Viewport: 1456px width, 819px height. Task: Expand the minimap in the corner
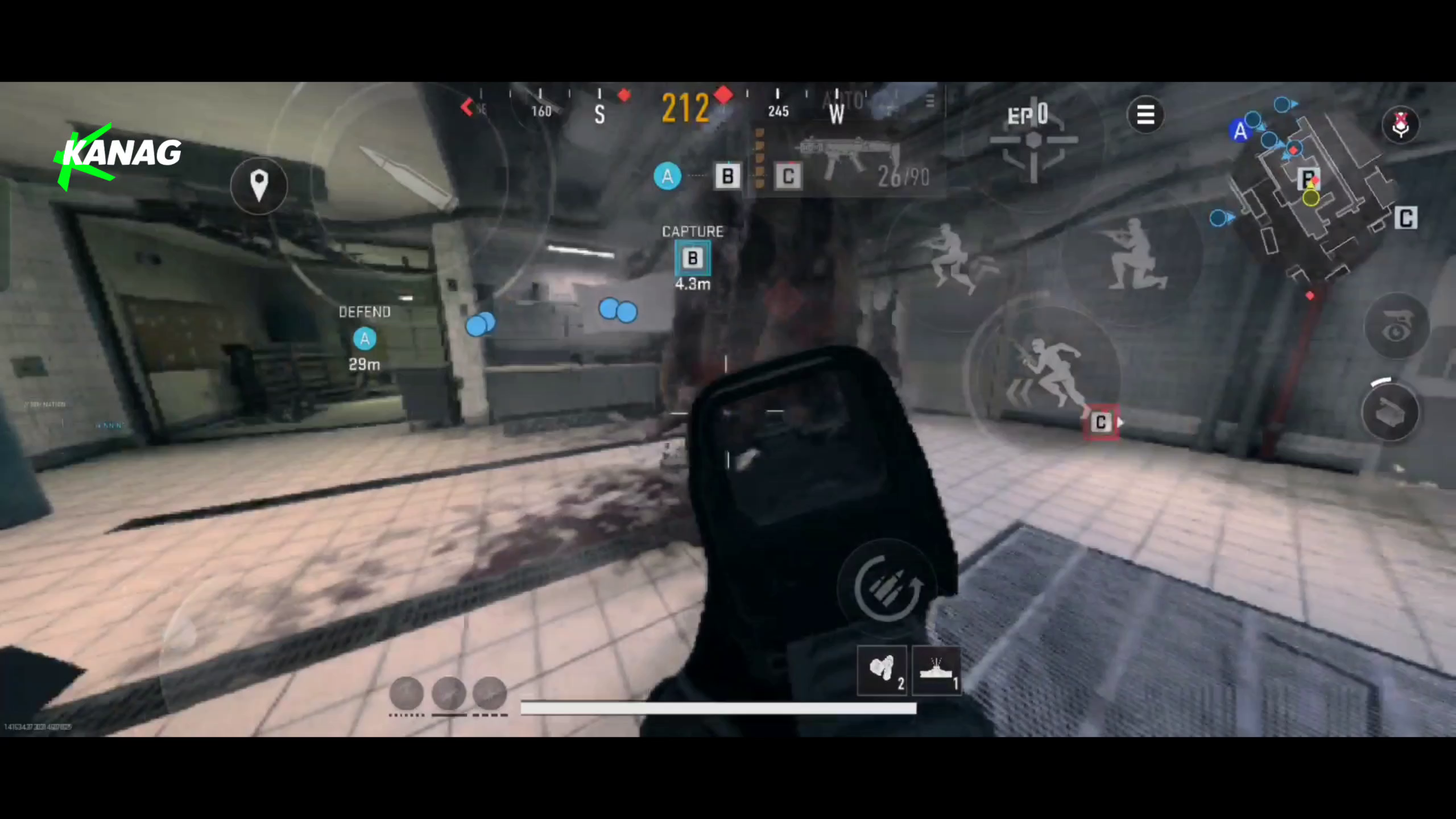(x=1308, y=188)
